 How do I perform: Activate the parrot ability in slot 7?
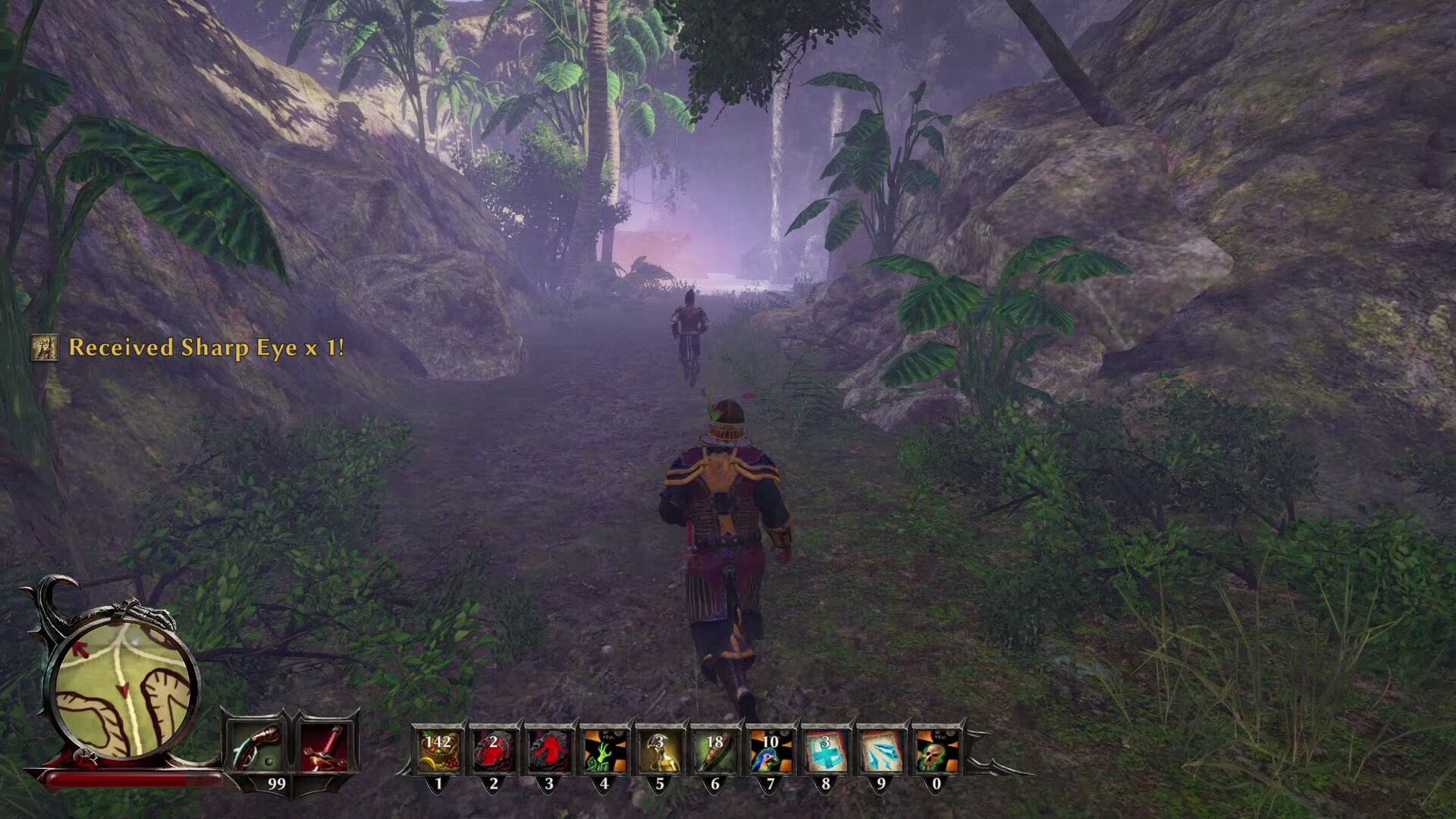[x=770, y=750]
